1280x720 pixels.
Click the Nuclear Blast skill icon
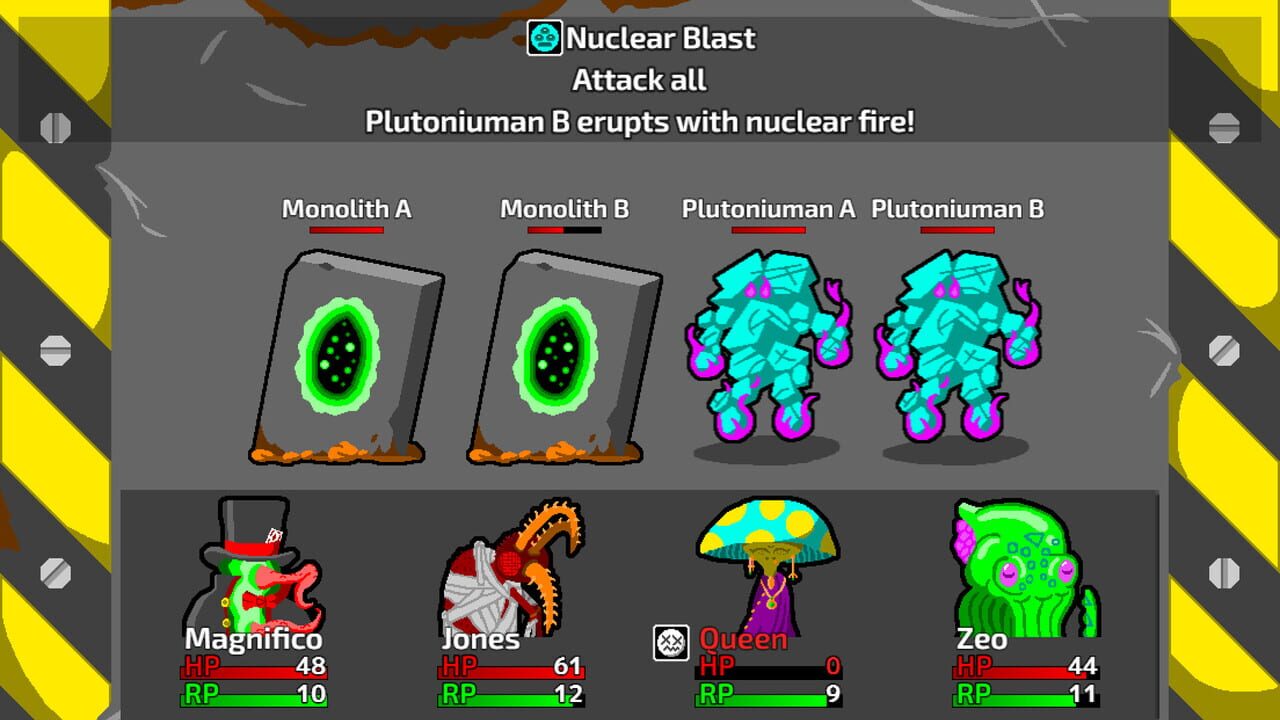tap(543, 37)
